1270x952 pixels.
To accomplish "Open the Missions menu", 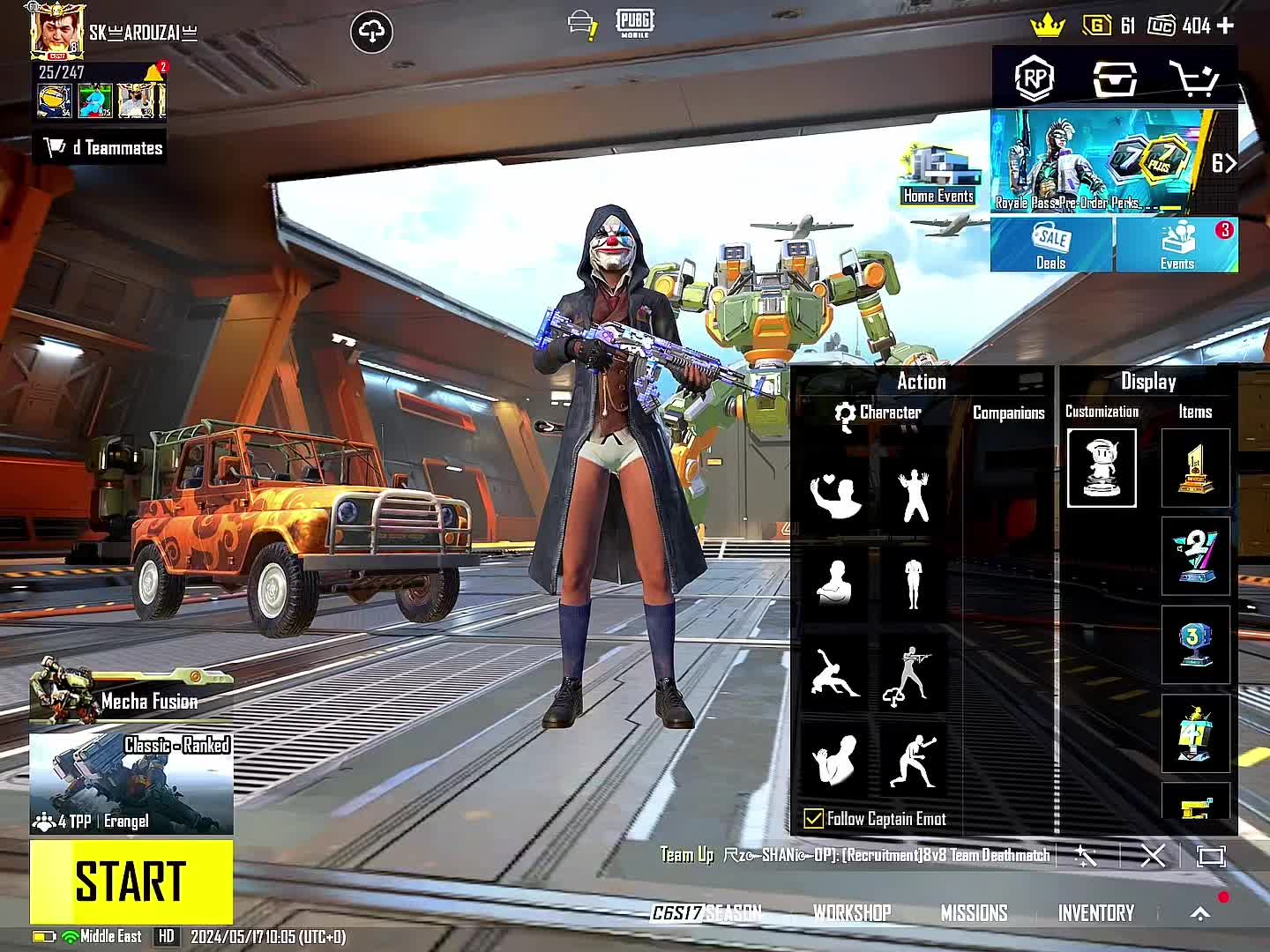I will coord(974,913).
